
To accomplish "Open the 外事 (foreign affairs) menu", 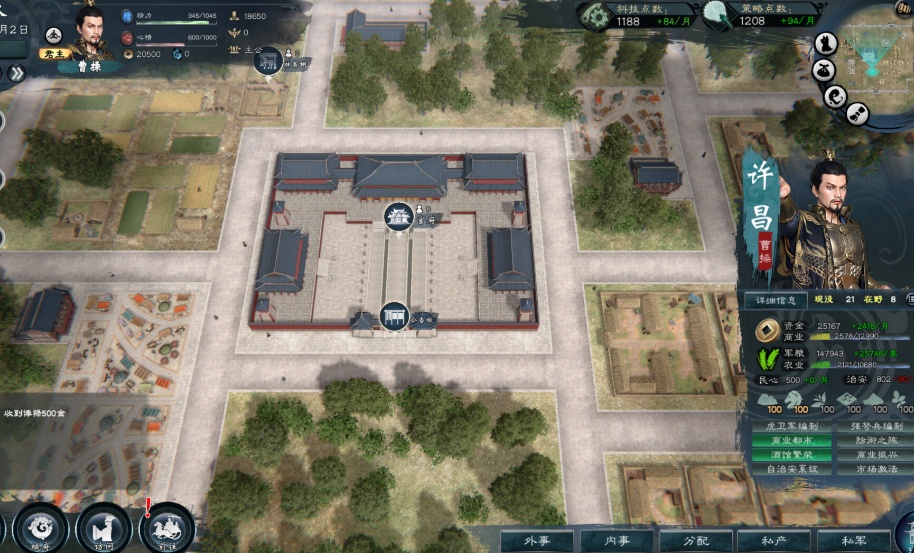I will 534,541.
